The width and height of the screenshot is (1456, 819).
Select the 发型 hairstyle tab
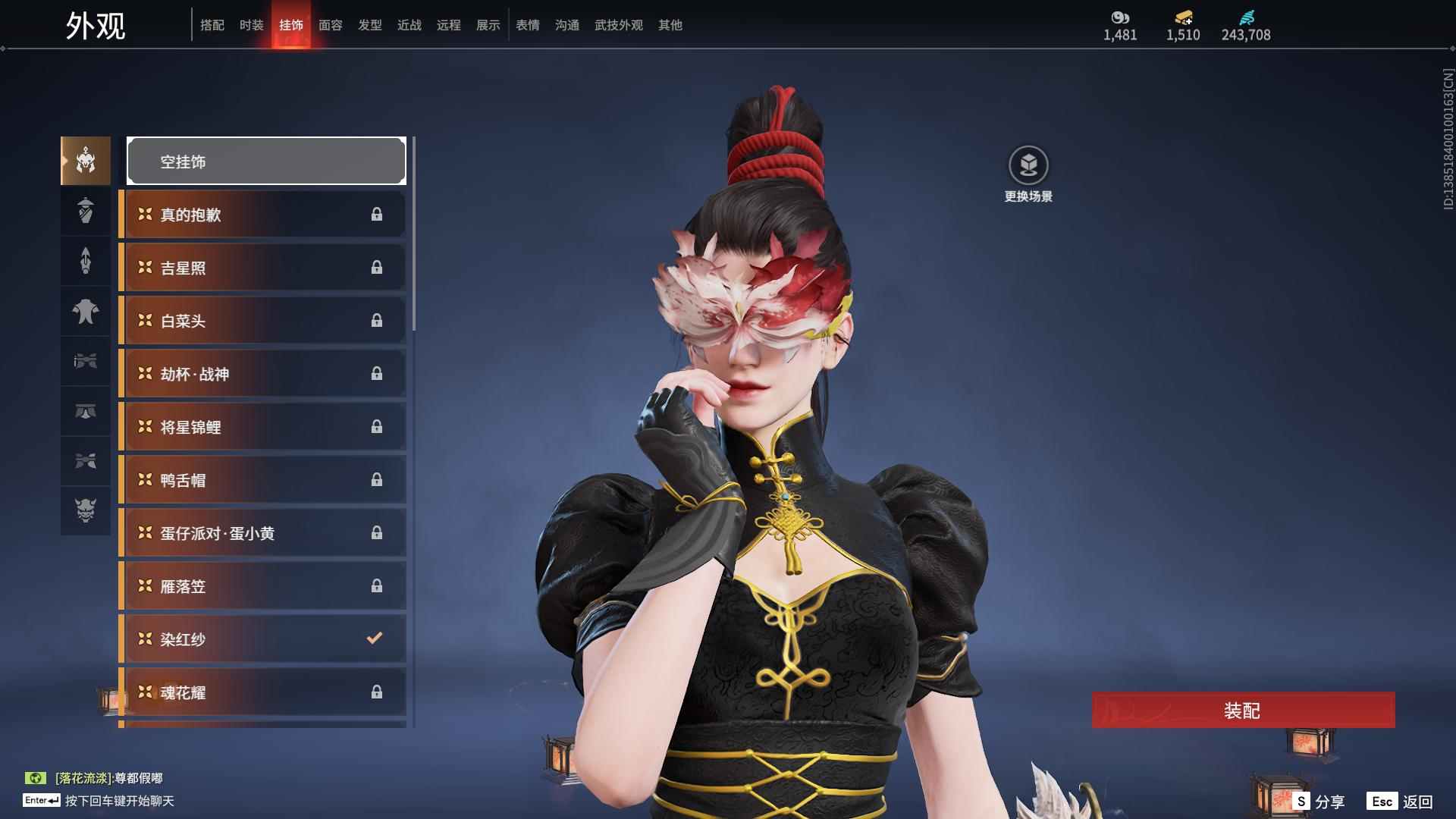(369, 25)
